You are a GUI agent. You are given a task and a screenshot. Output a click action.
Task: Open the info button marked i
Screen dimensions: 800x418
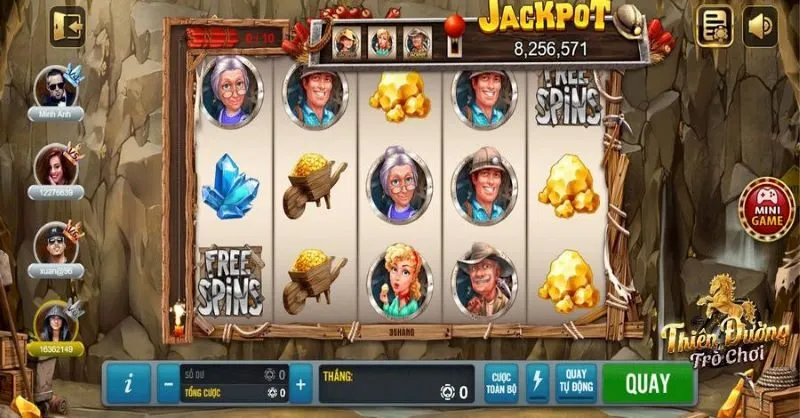(x=127, y=383)
